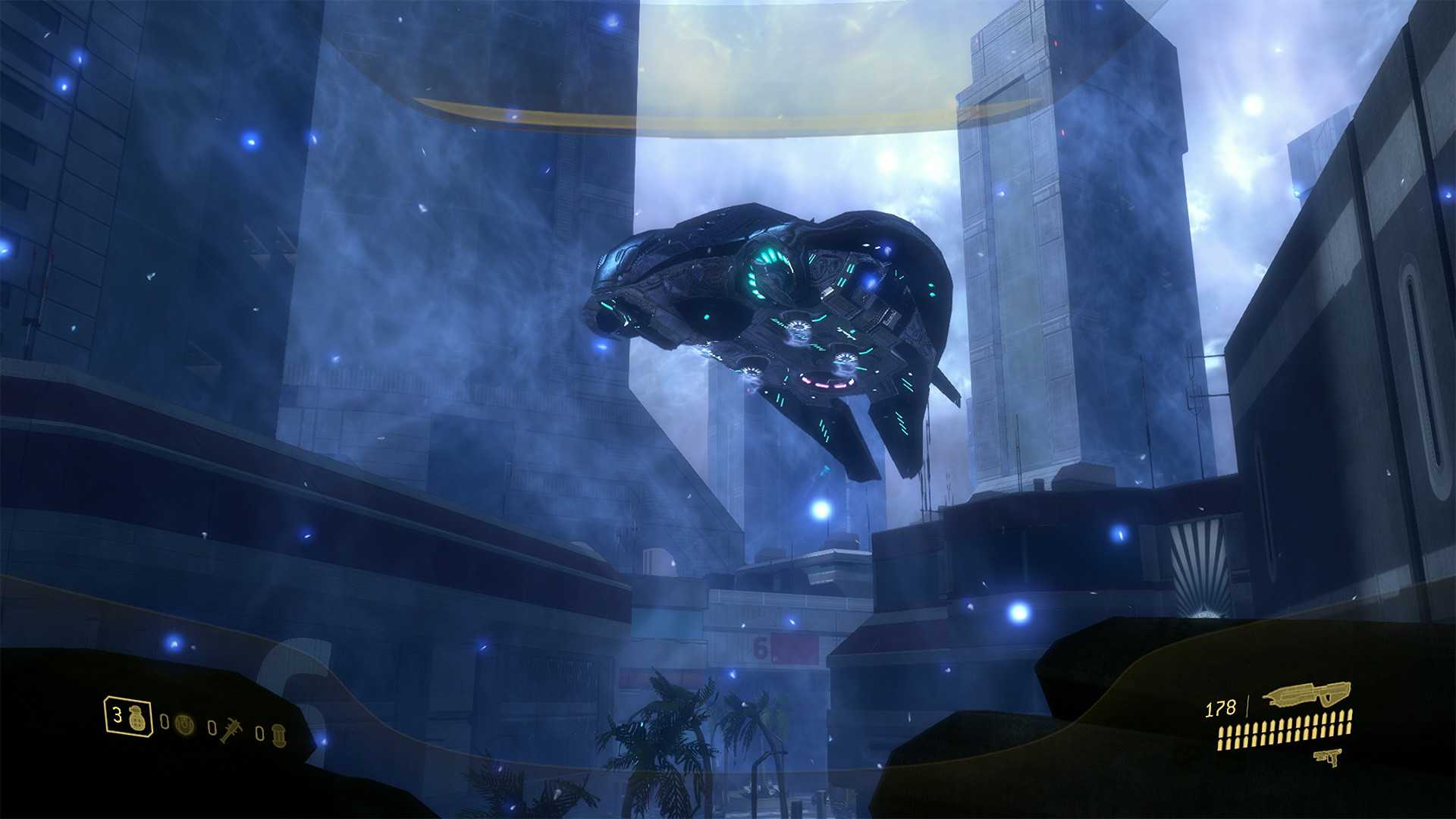Image resolution: width=1456 pixels, height=819 pixels.
Task: Click the frag grenade count number 3
Action: click(117, 714)
